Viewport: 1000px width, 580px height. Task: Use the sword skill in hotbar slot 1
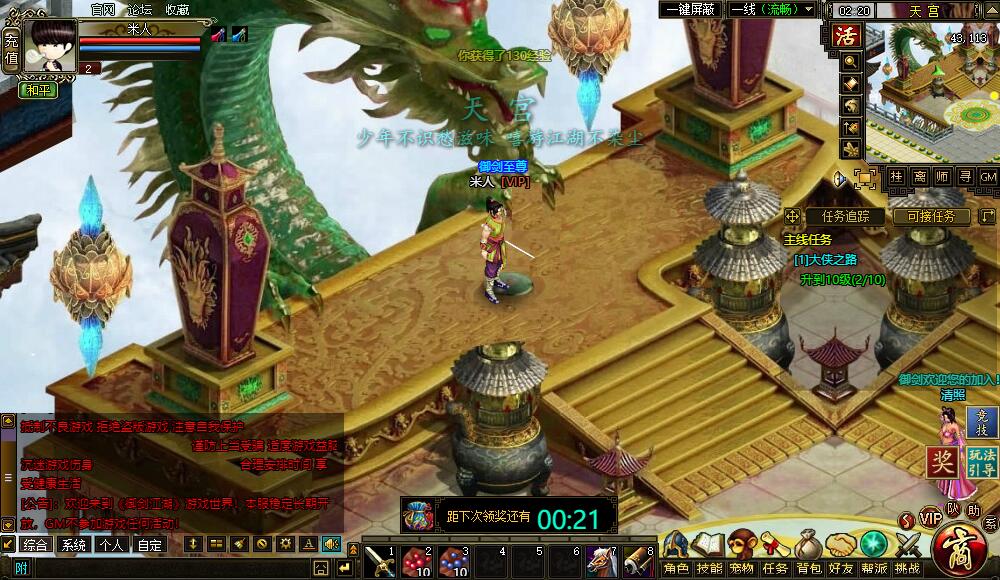(379, 560)
